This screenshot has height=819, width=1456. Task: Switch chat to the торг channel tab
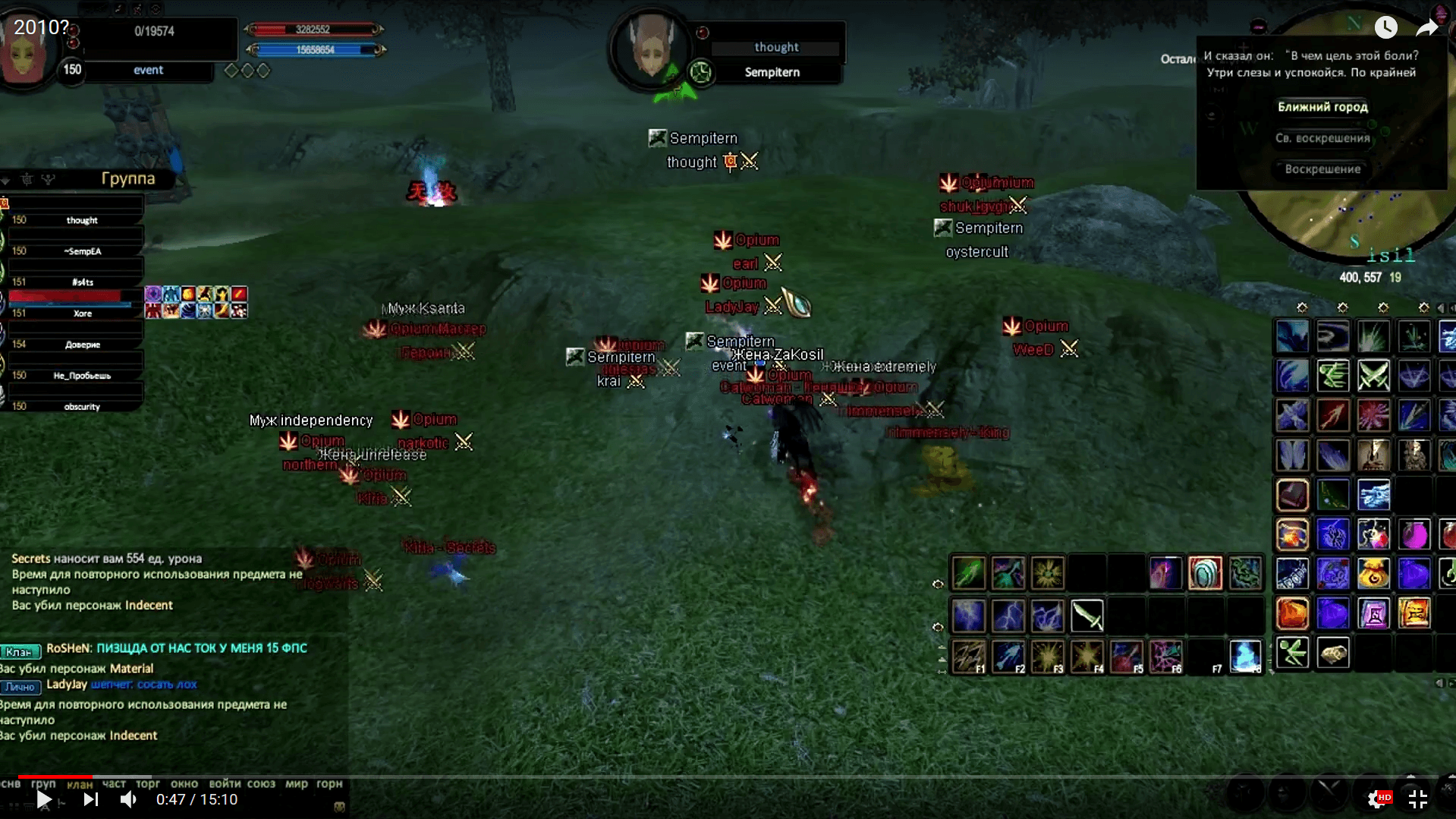148,783
